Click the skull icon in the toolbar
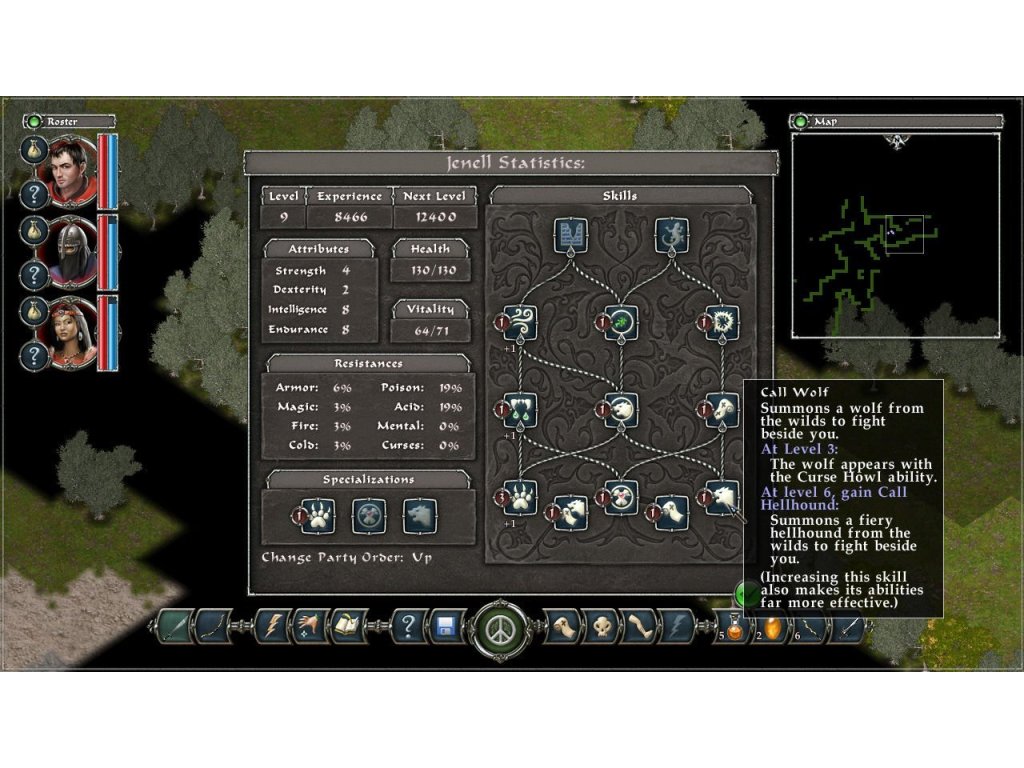 [x=600, y=627]
